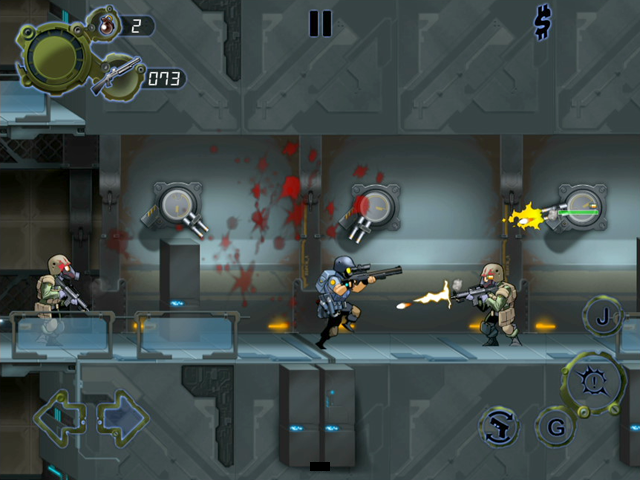Fire the weapon with the crosshair button

pos(594,382)
